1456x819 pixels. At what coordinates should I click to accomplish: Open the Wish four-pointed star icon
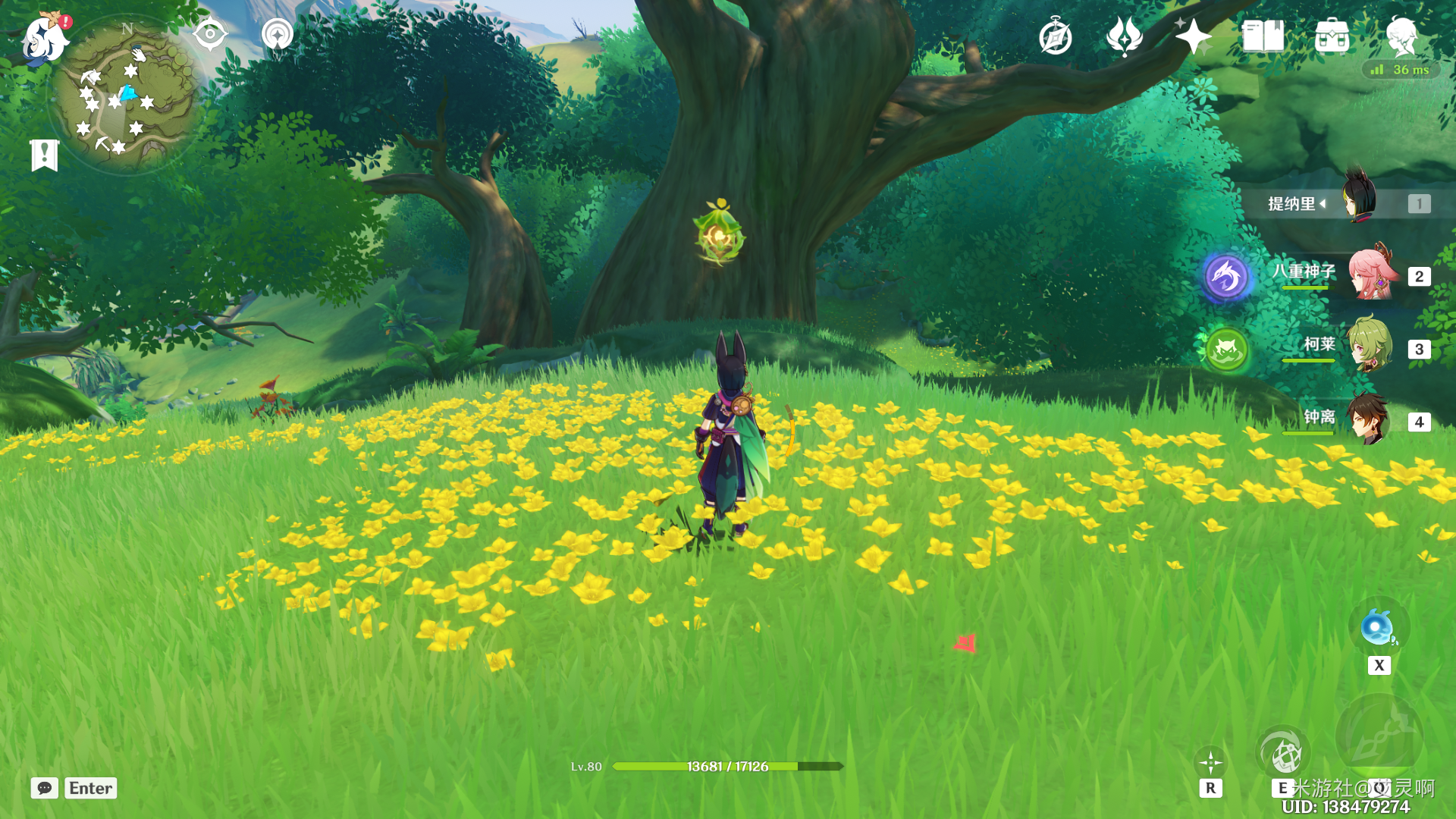[1193, 36]
